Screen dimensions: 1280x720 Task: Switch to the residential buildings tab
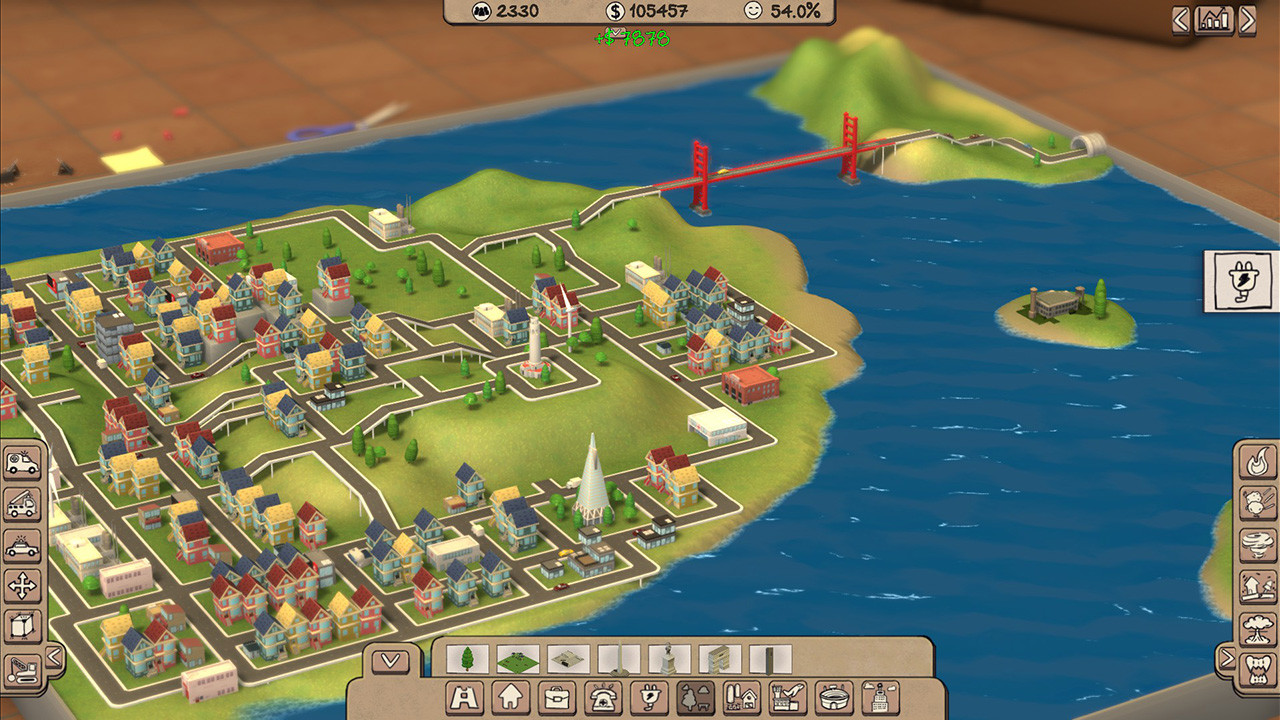click(512, 698)
